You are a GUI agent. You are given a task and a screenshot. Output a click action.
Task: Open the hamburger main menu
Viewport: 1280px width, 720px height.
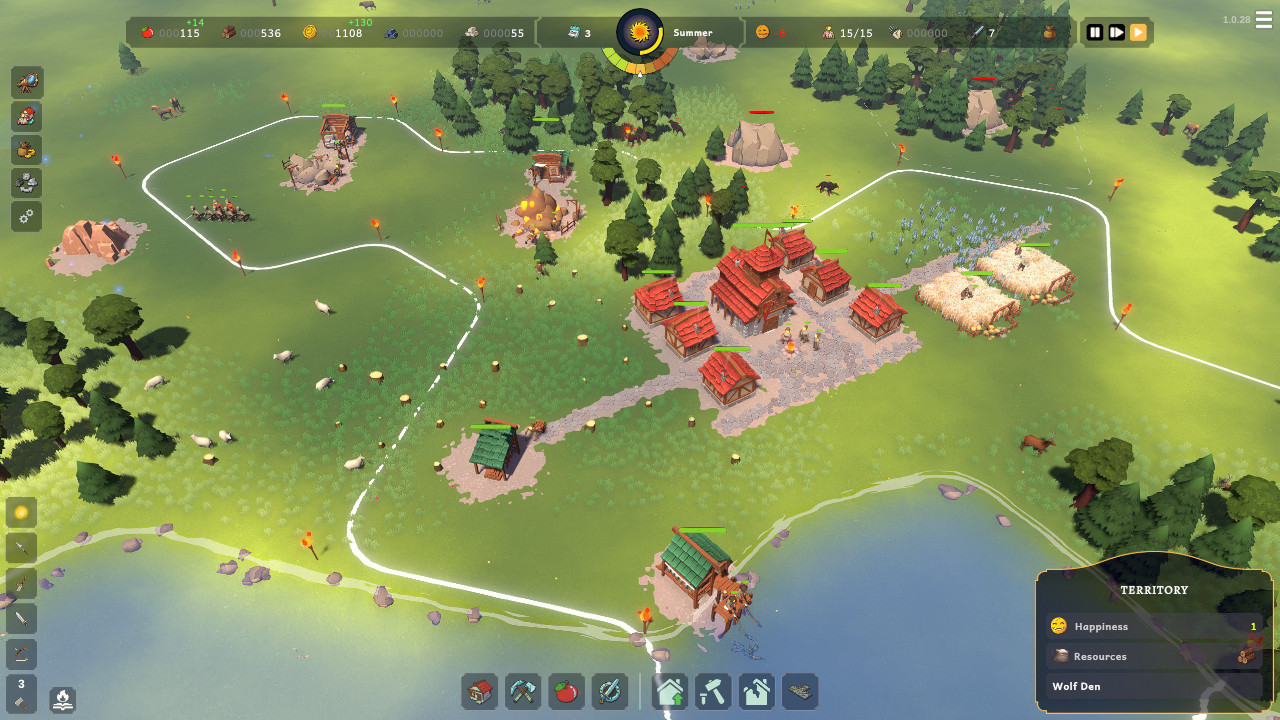1264,21
